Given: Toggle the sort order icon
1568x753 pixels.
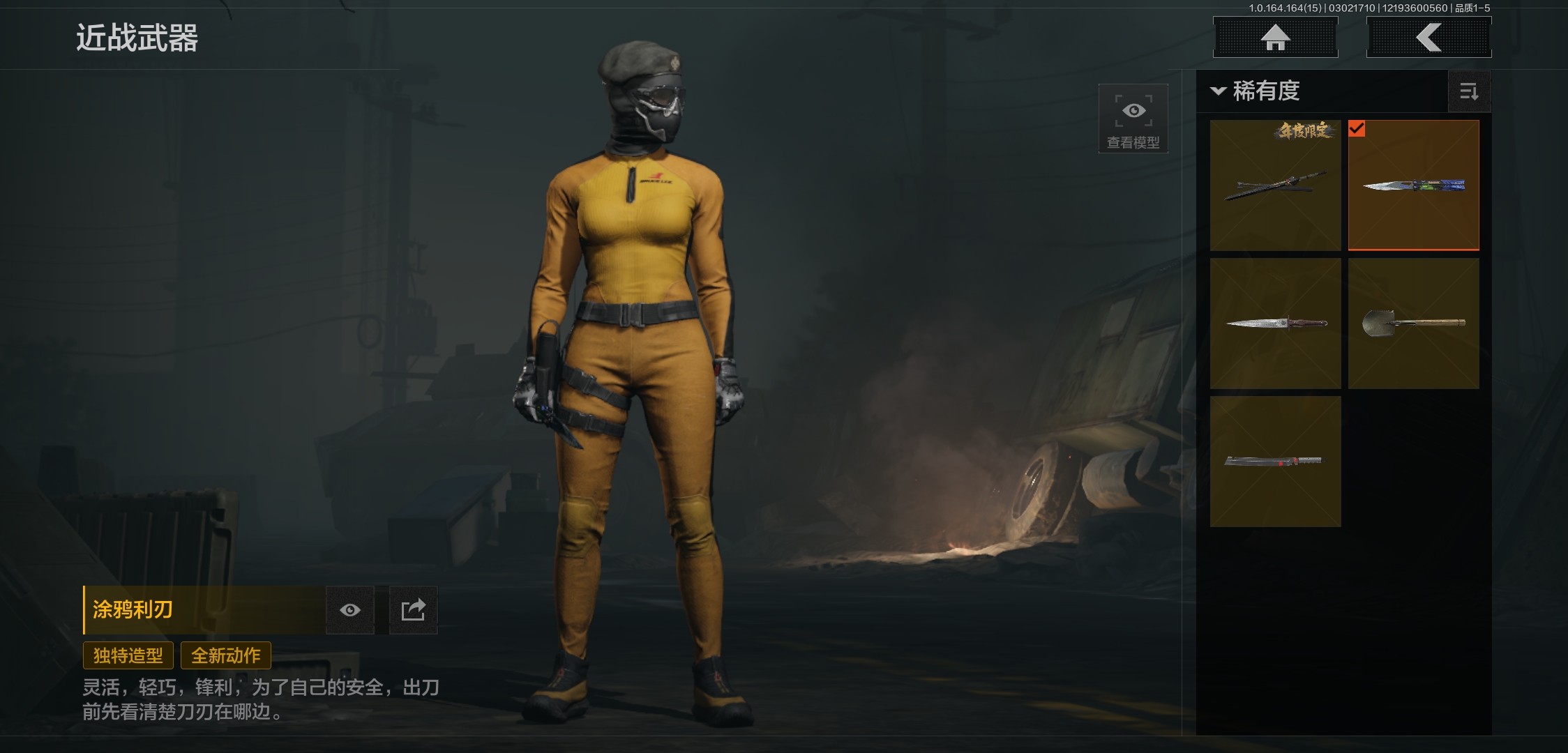Looking at the screenshot, I should click(1469, 91).
